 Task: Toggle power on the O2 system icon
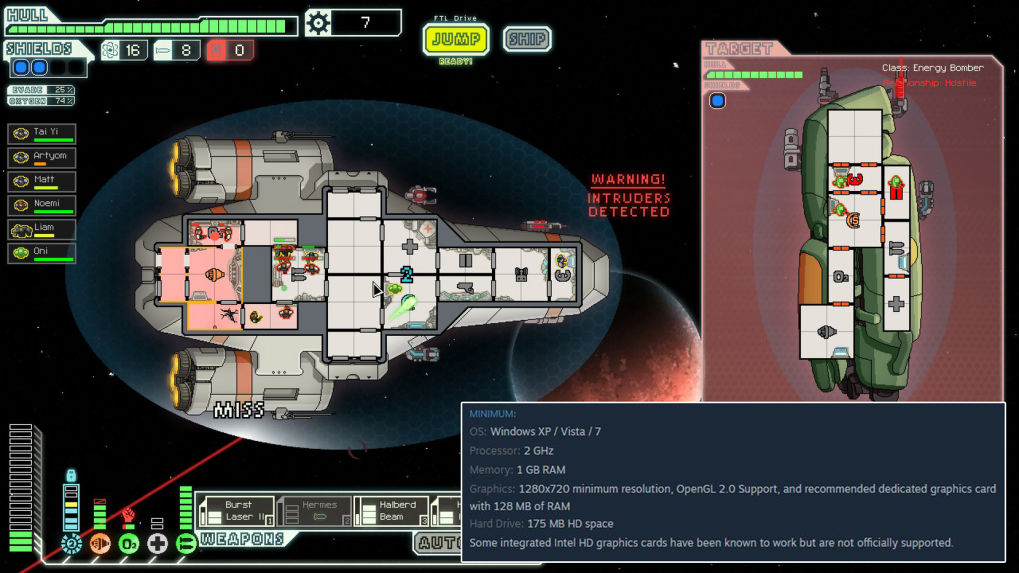click(129, 543)
